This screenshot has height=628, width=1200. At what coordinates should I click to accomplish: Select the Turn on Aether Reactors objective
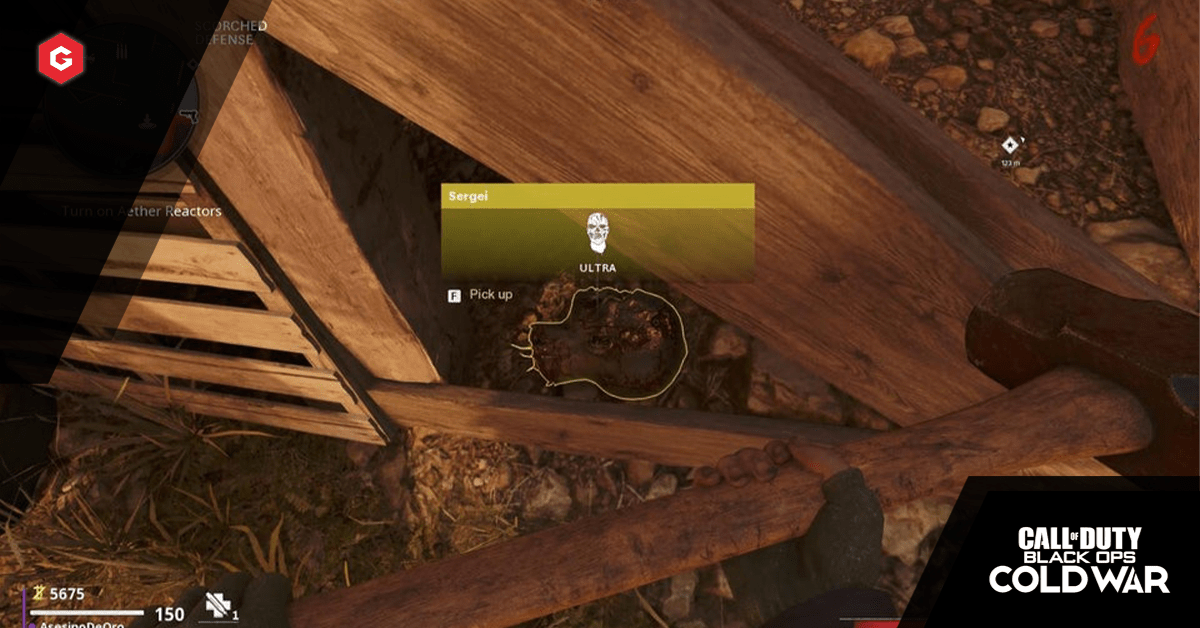click(x=142, y=211)
